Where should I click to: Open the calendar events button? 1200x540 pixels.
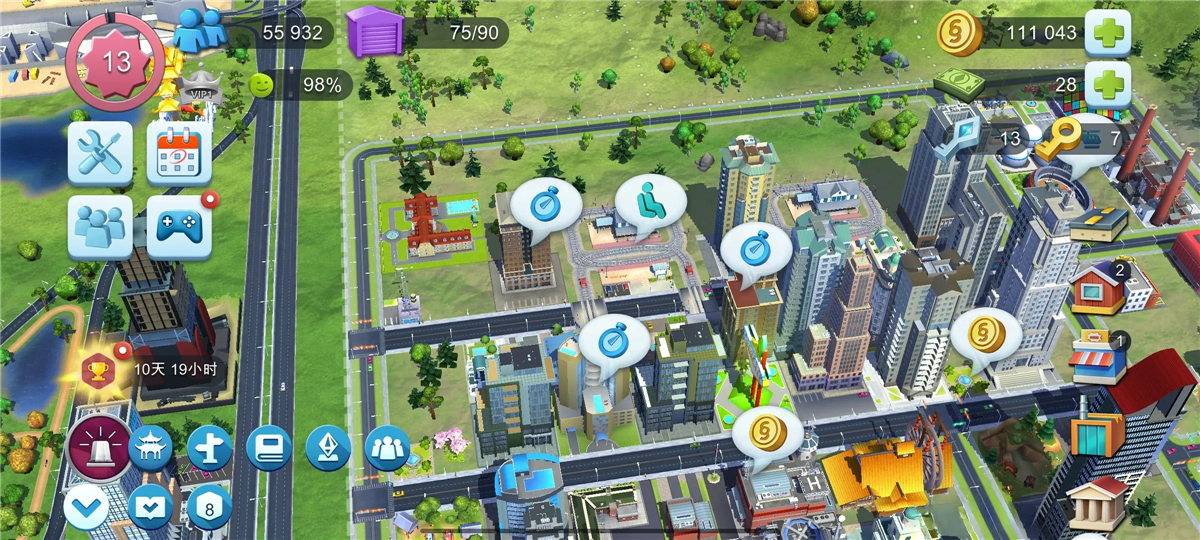pos(180,153)
